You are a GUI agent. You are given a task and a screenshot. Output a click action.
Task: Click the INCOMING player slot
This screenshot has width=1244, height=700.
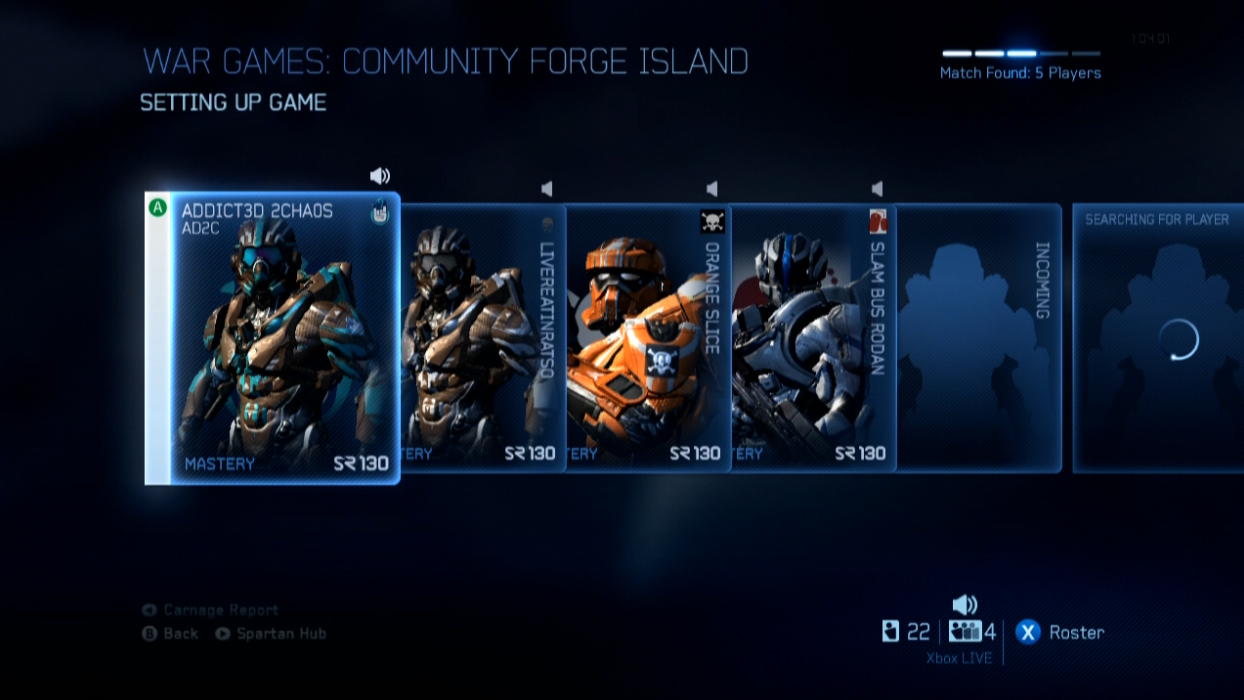tap(978, 338)
